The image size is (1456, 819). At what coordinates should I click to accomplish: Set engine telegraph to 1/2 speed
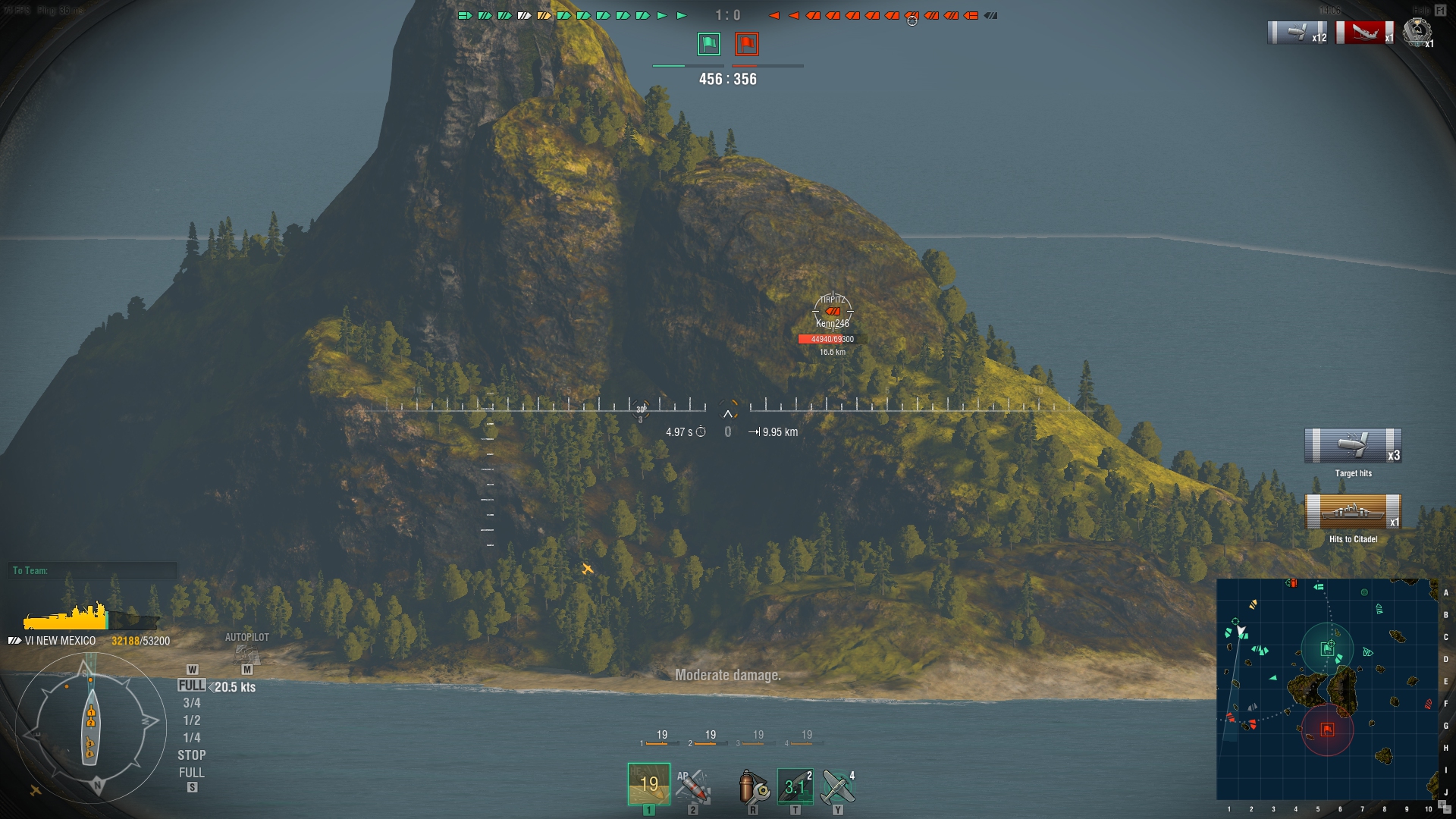click(x=192, y=720)
